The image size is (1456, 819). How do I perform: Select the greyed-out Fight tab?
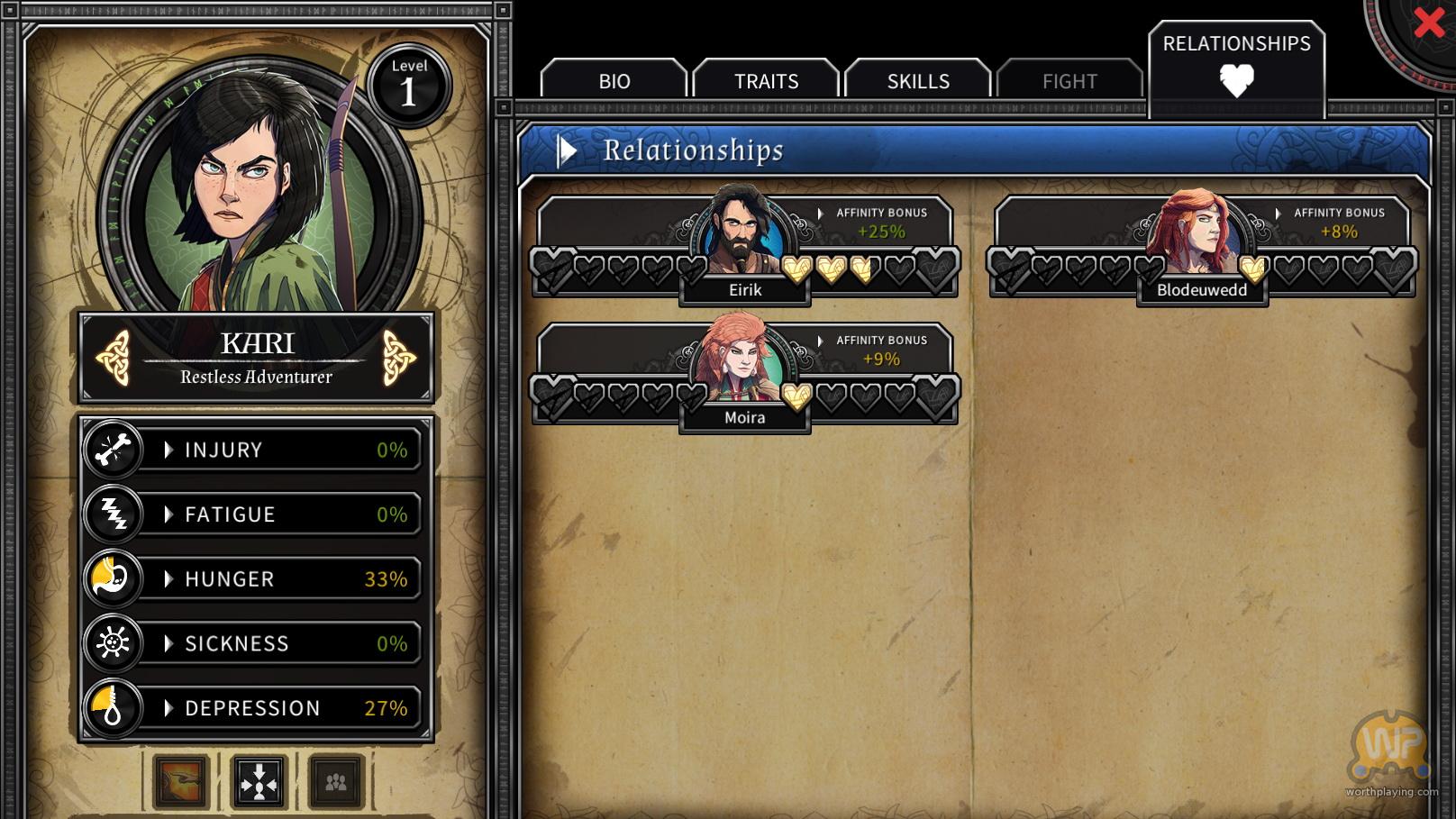click(x=1069, y=81)
